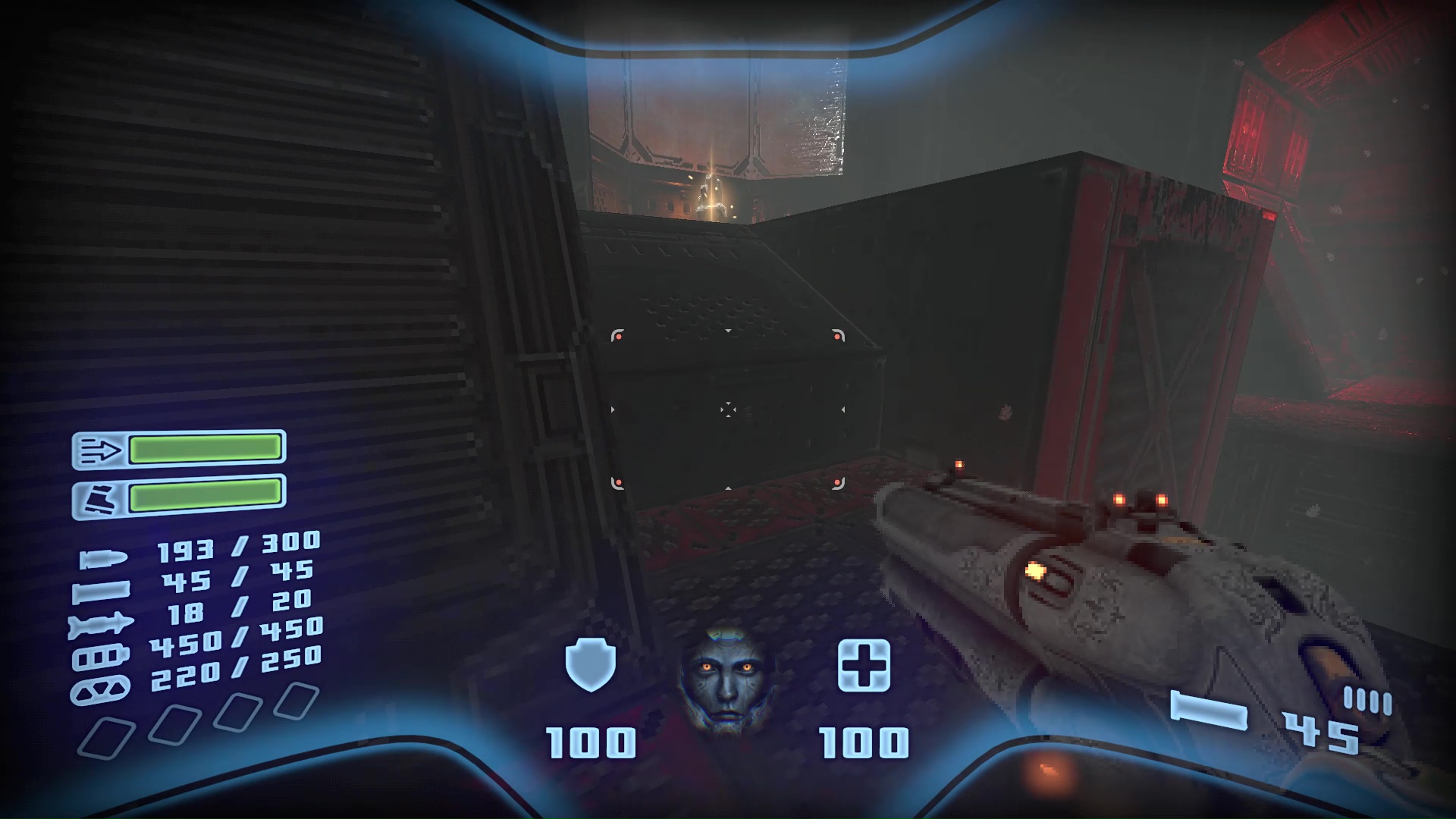Toggle the crosshair bracket display
1456x819 pixels.
pyautogui.click(x=728, y=409)
